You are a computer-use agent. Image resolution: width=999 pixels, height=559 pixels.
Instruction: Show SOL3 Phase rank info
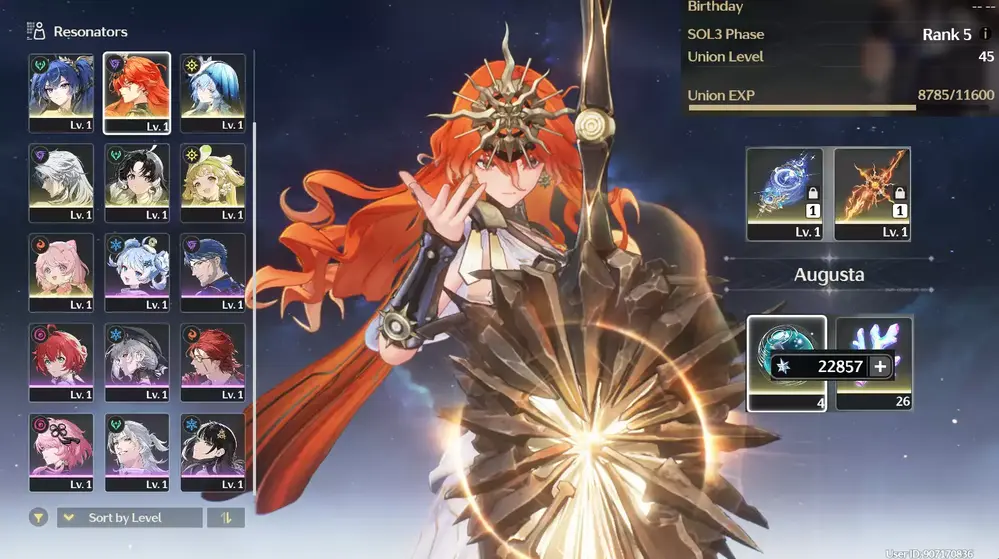[x=986, y=34]
